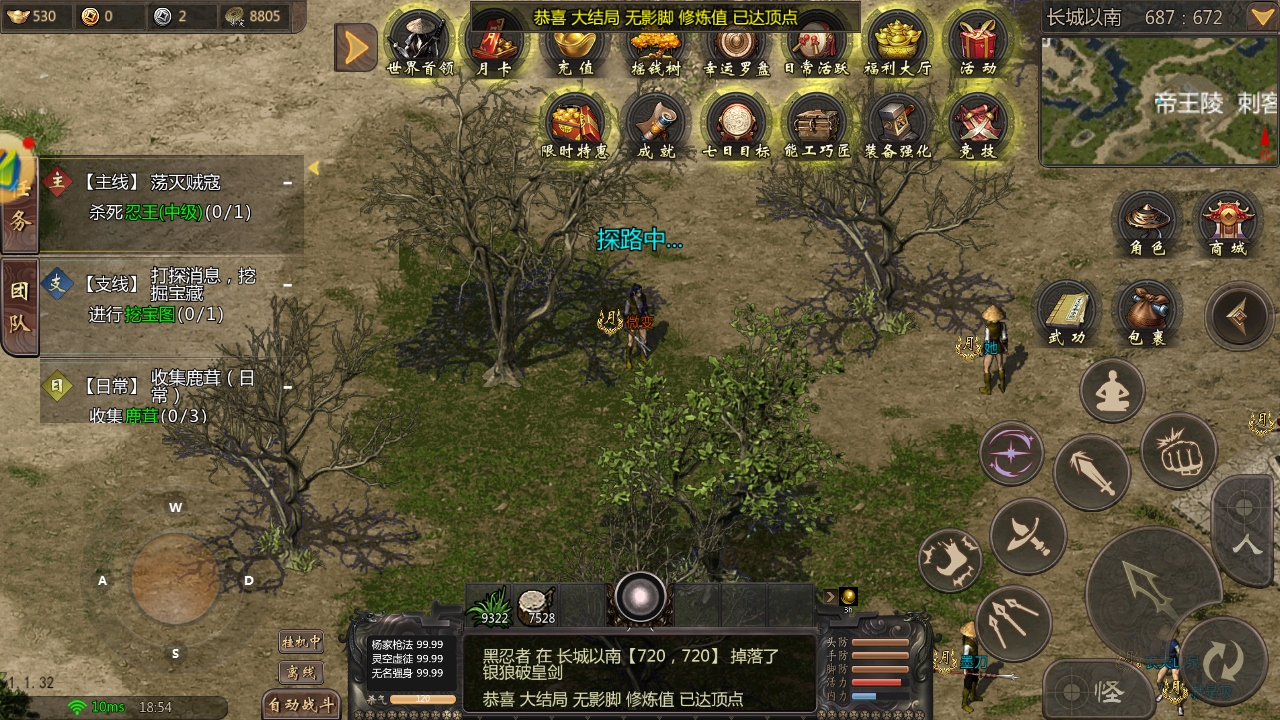Open the 充值 recharge icon
Image resolution: width=1280 pixels, height=720 pixels.
[x=575, y=44]
